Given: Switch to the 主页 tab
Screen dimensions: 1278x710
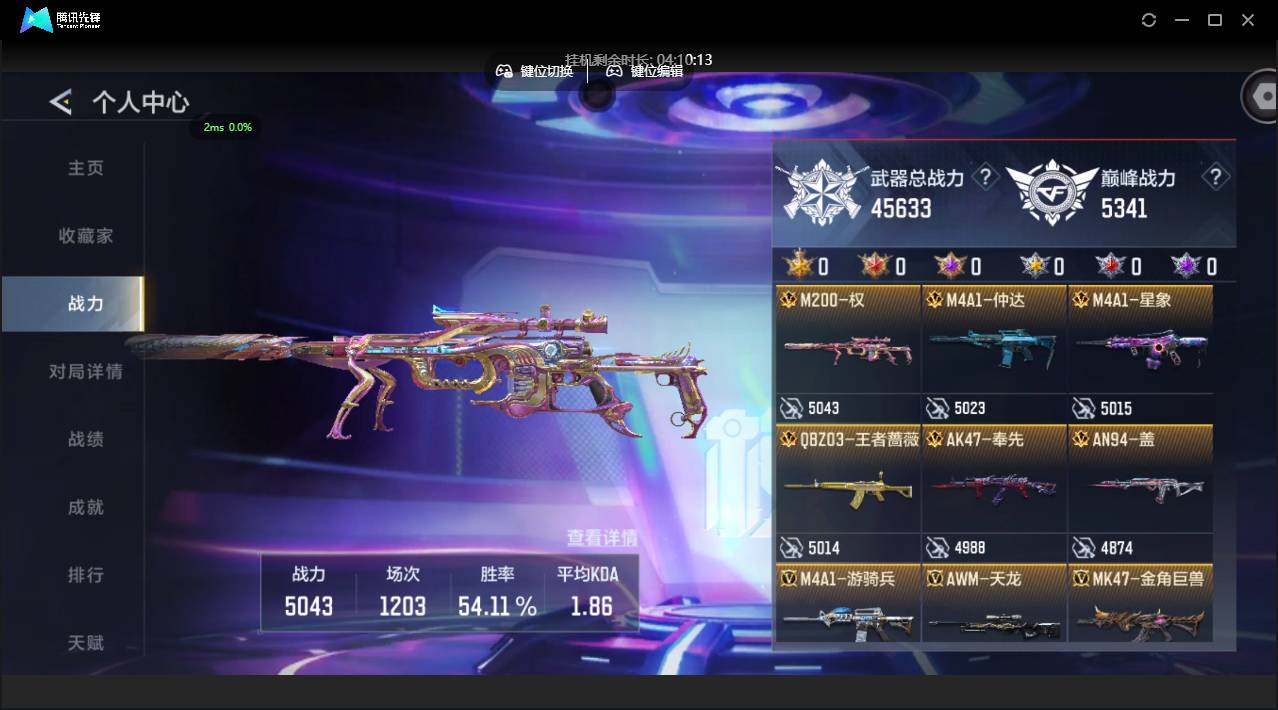Looking at the screenshot, I should coord(86,168).
